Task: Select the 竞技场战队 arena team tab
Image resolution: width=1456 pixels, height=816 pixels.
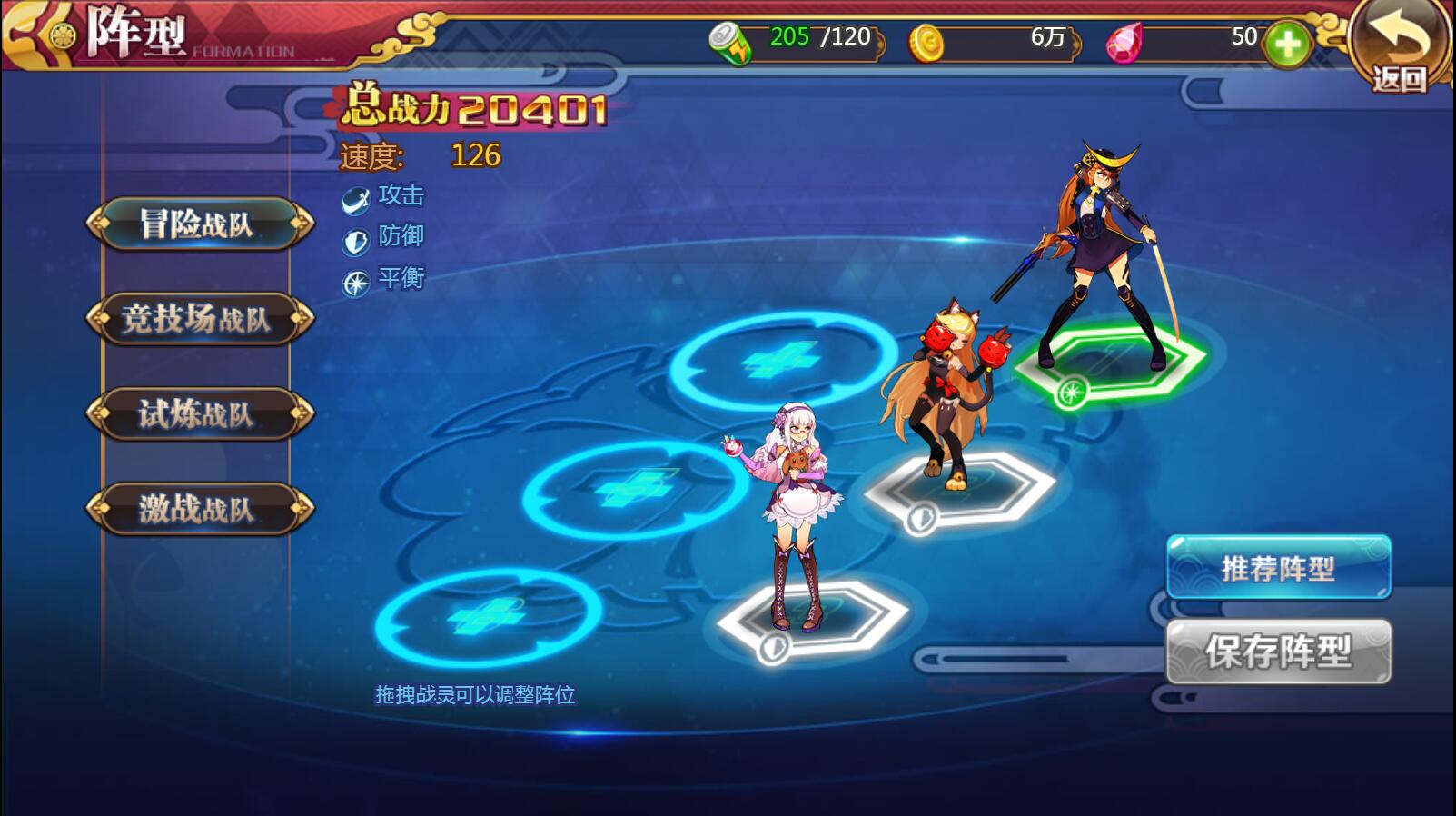Action: (199, 319)
